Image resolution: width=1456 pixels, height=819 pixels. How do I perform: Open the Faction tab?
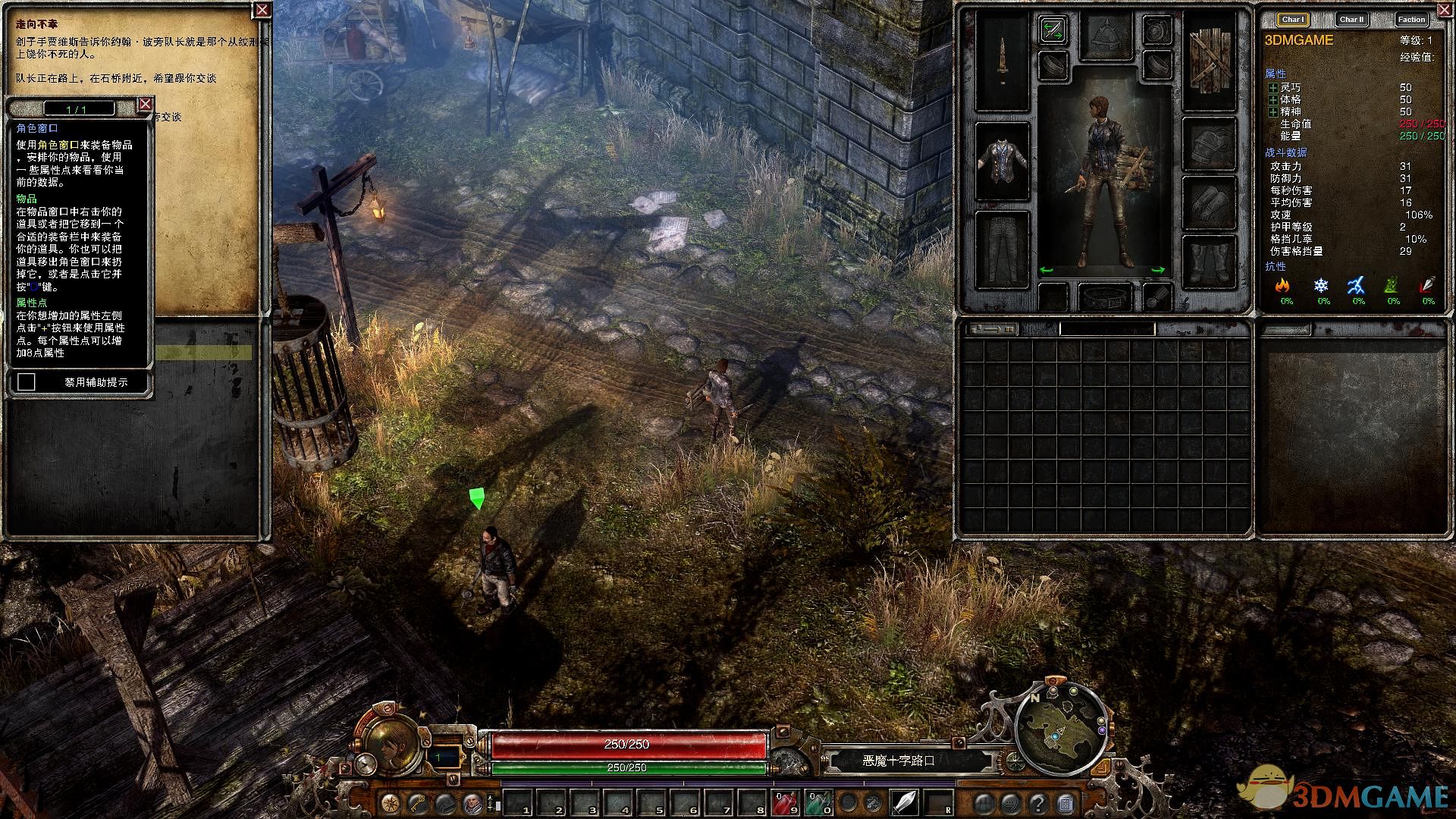(1411, 20)
